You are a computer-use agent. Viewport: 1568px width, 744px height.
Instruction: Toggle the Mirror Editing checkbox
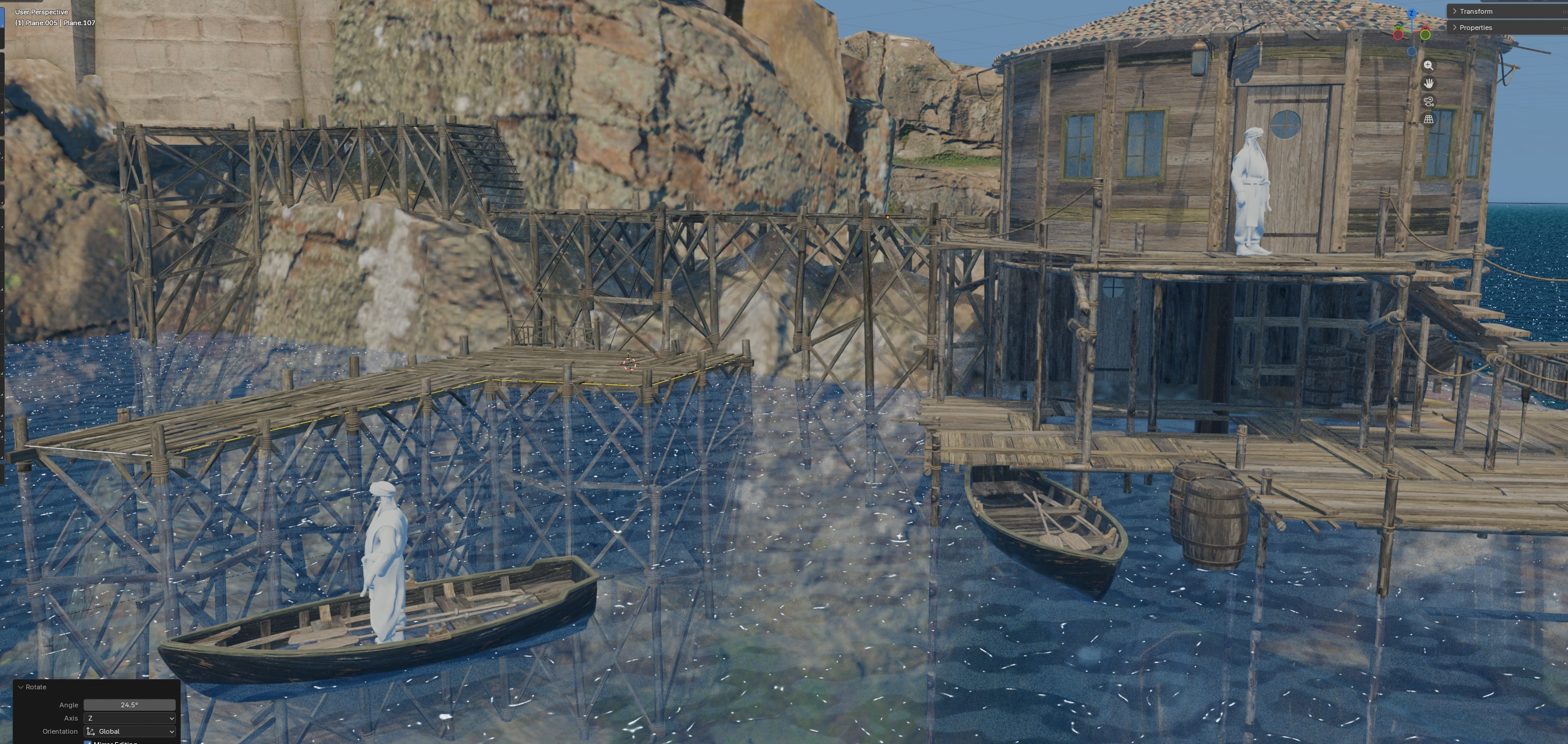[x=88, y=742]
